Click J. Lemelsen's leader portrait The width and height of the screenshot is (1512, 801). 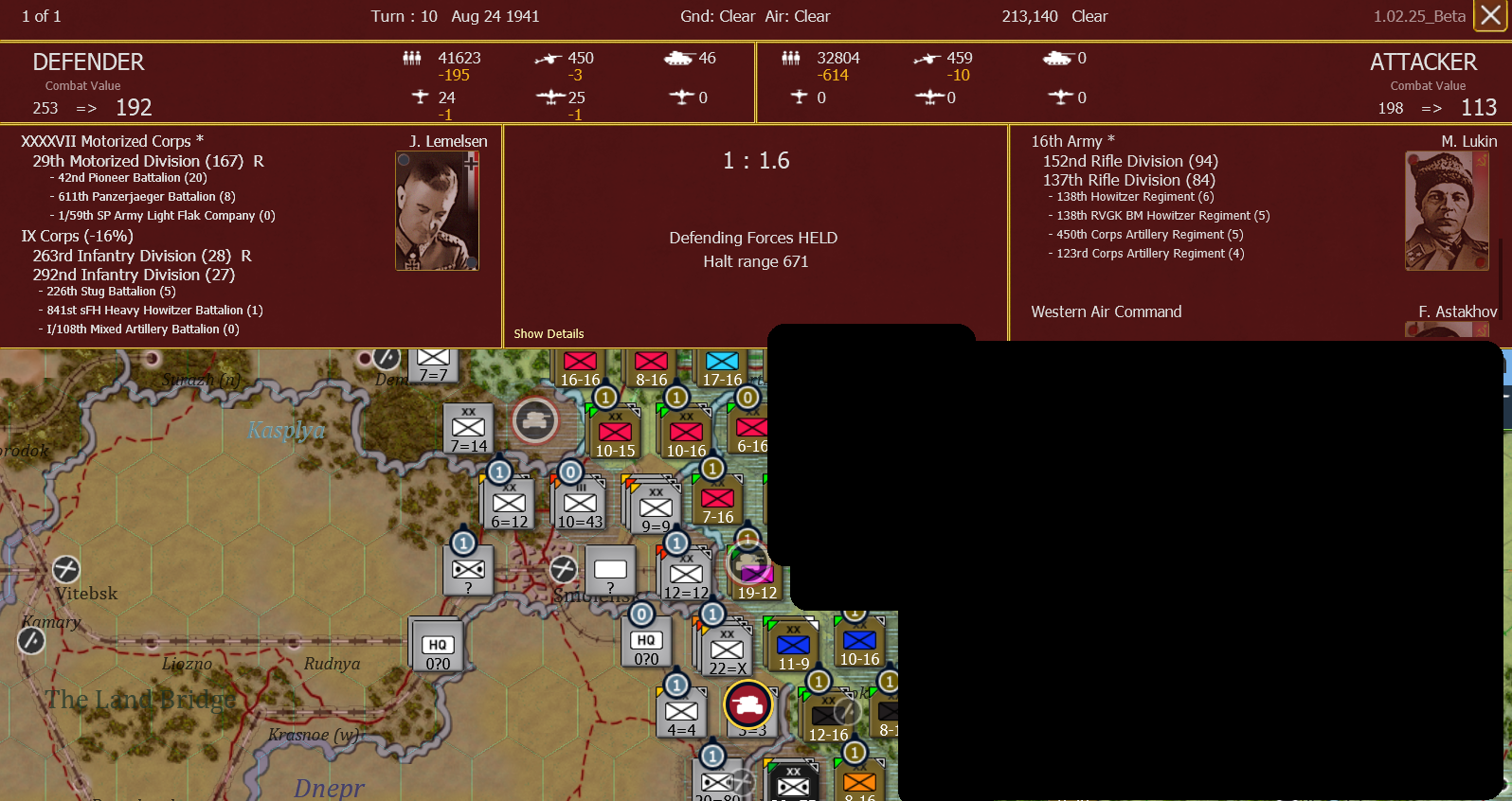pyautogui.click(x=437, y=210)
